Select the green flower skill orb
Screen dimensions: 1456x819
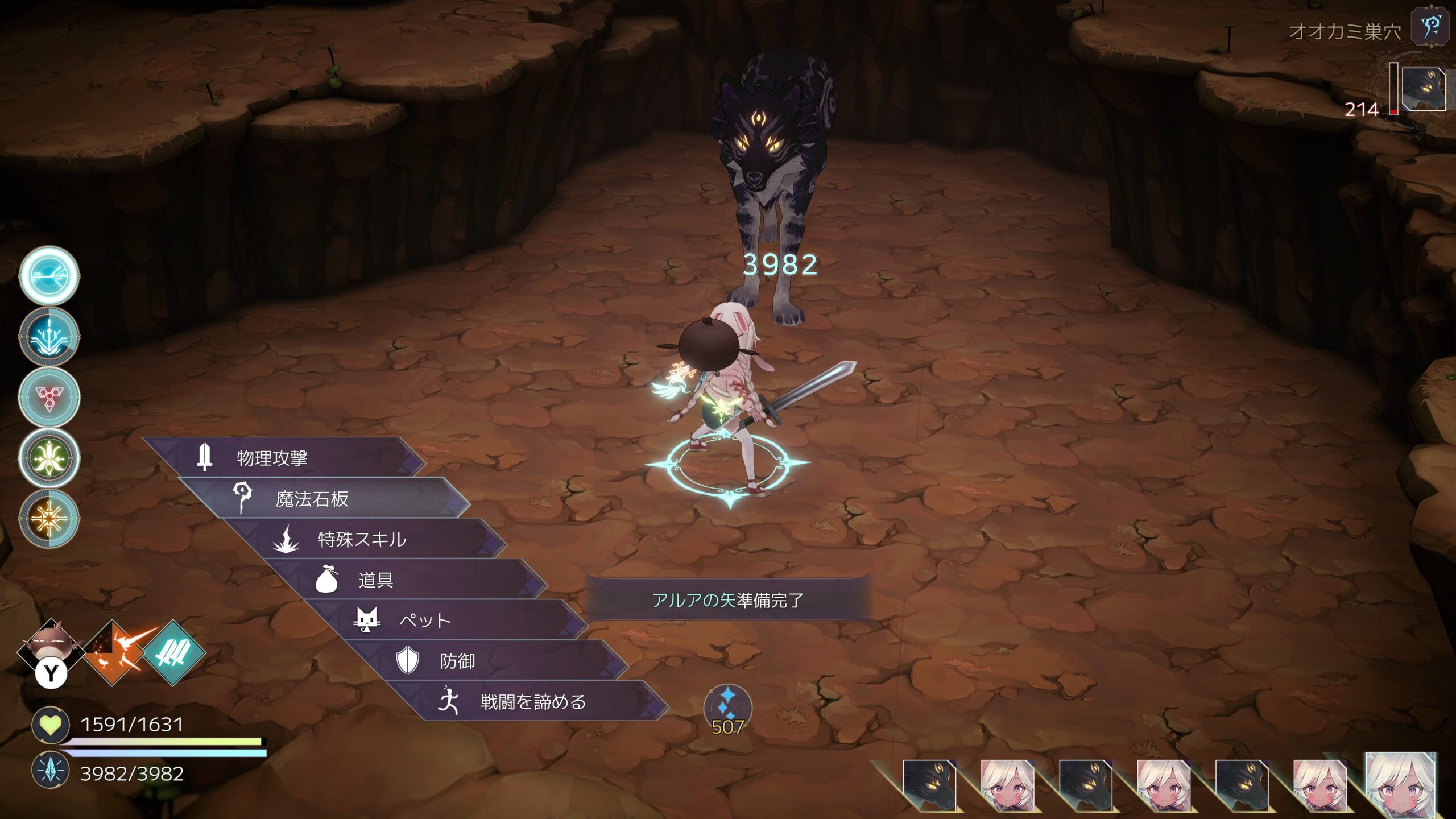point(49,457)
